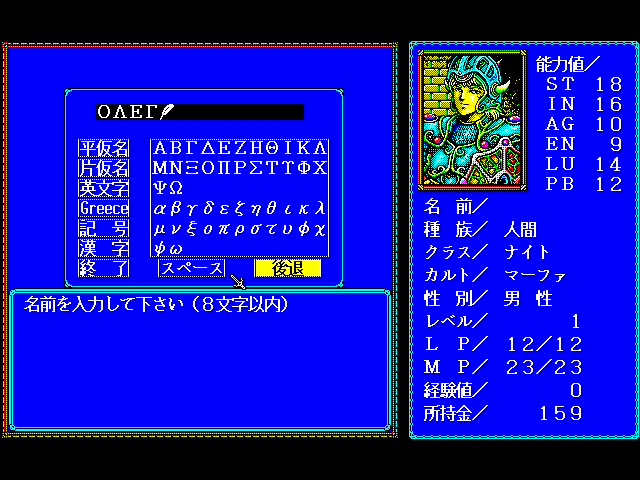Pick the uppercase Greek letter Θ
The height and width of the screenshot is (480, 640).
click(271, 148)
